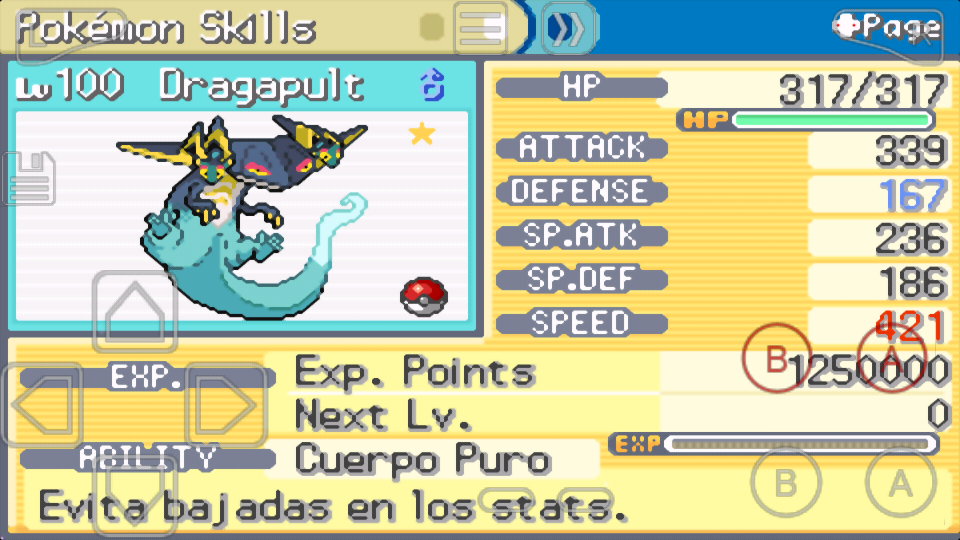Tap the on-screen D-pad right arrow
Image resolution: width=960 pixels, height=540 pixels.
tap(226, 405)
